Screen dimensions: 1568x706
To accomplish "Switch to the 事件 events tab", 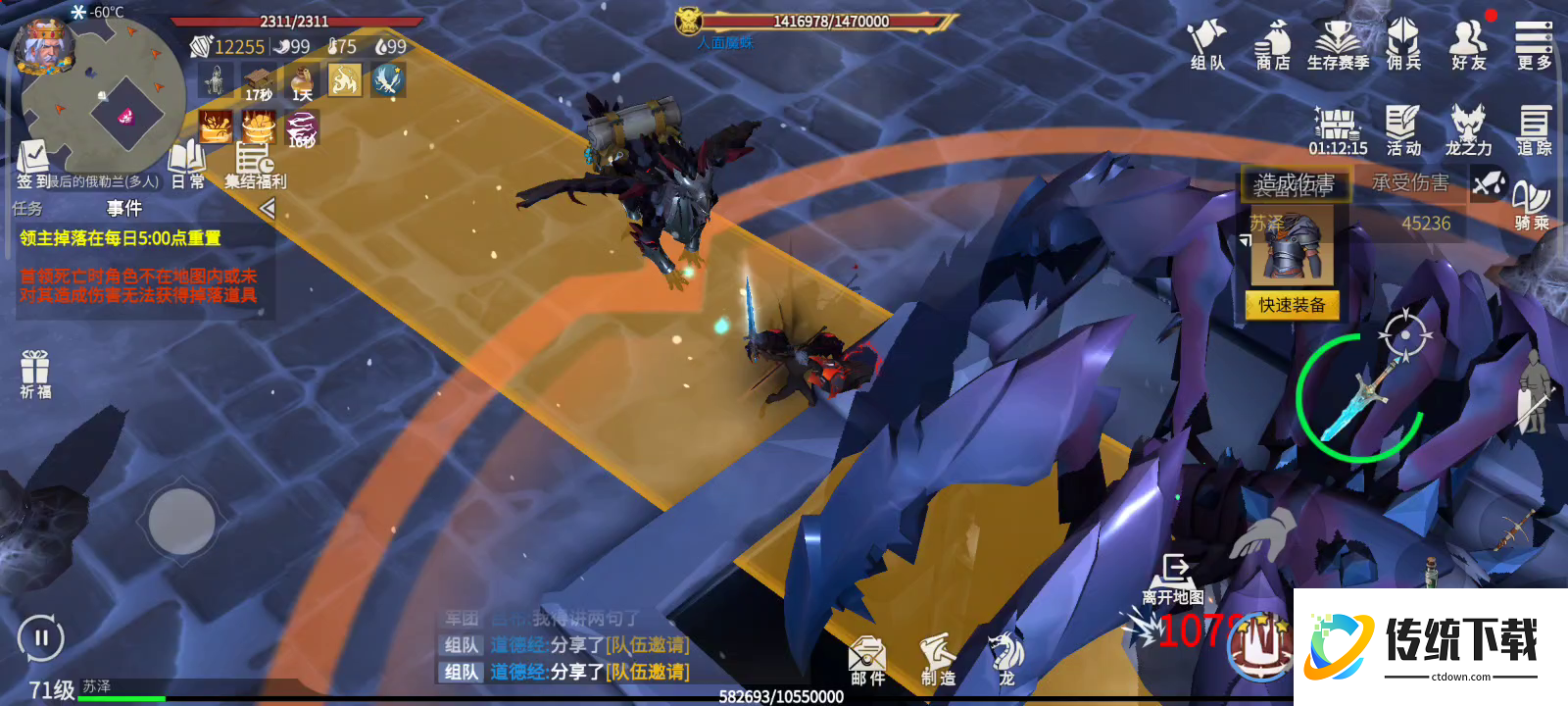I will coord(124,208).
